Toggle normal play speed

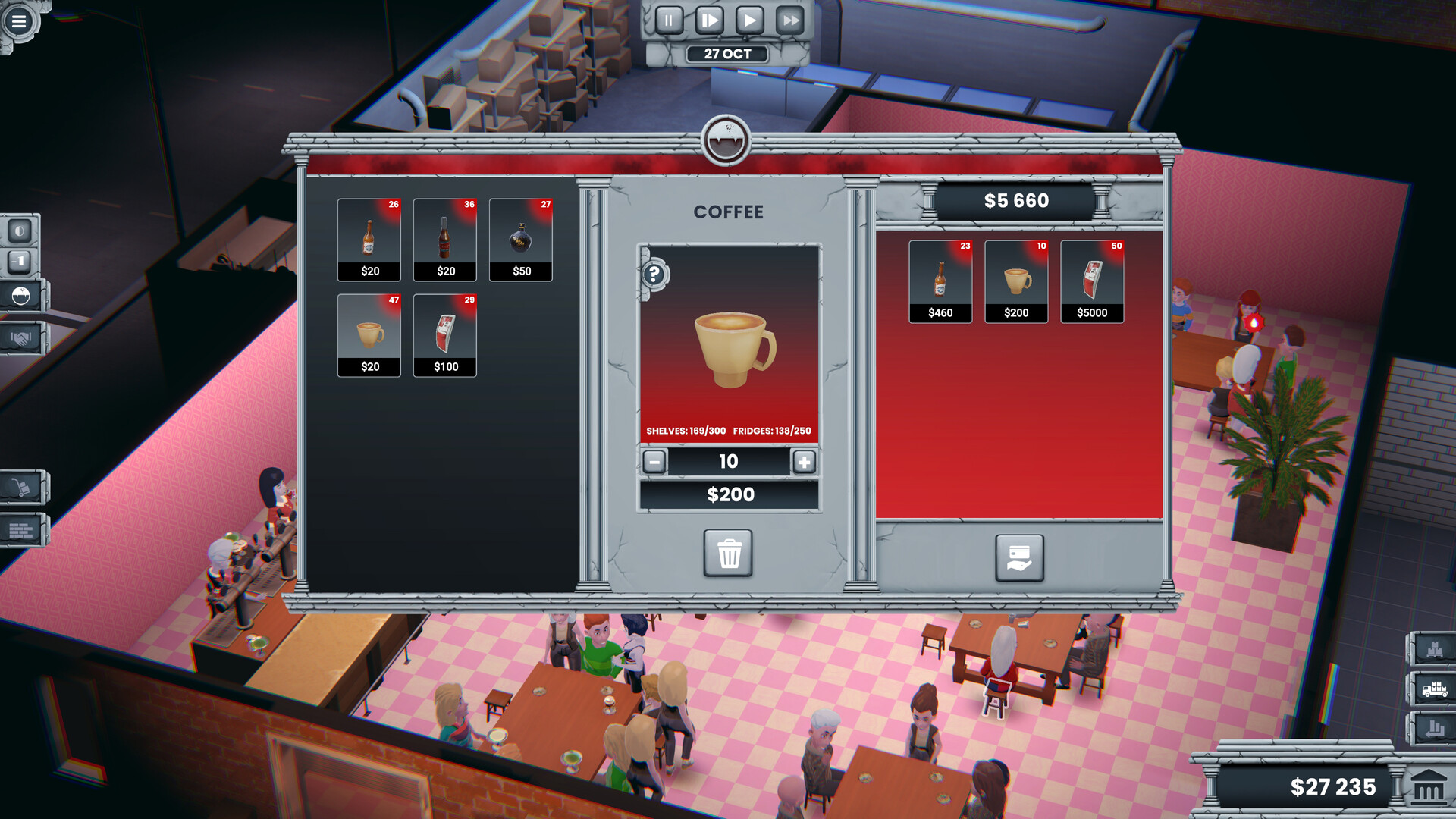pos(750,20)
